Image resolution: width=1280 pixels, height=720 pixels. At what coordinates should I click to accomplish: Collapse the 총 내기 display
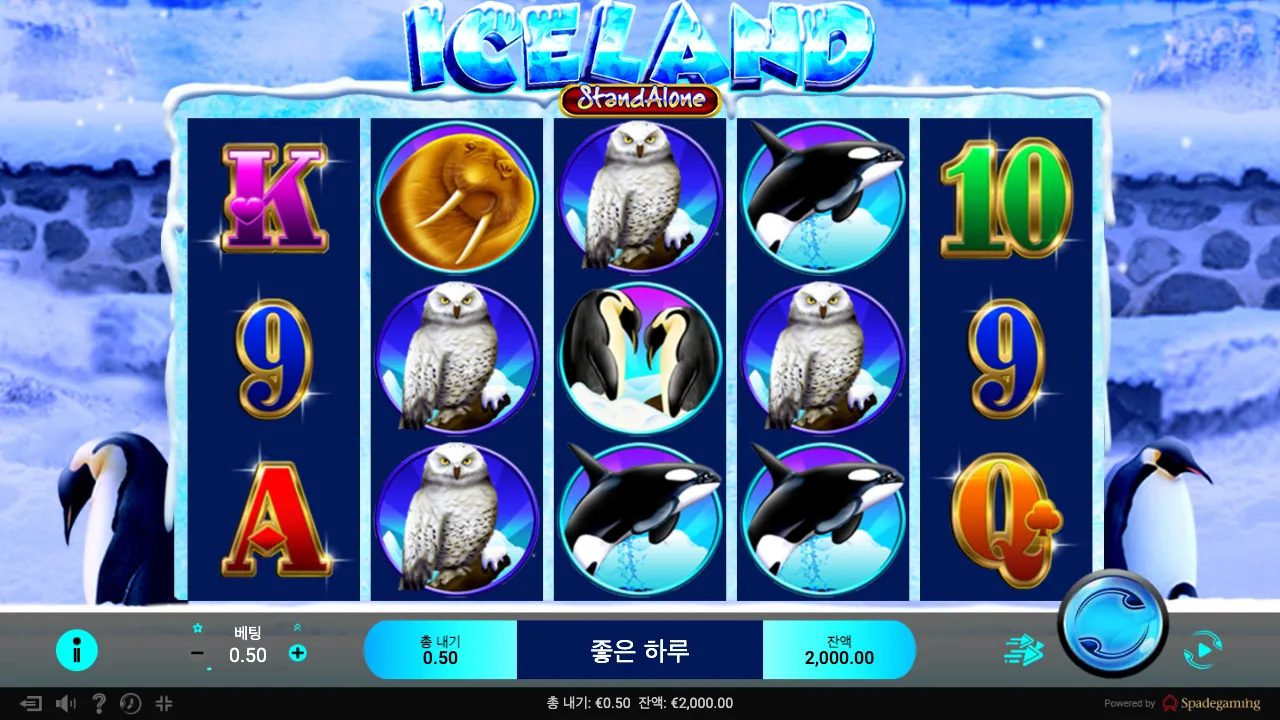tap(441, 649)
